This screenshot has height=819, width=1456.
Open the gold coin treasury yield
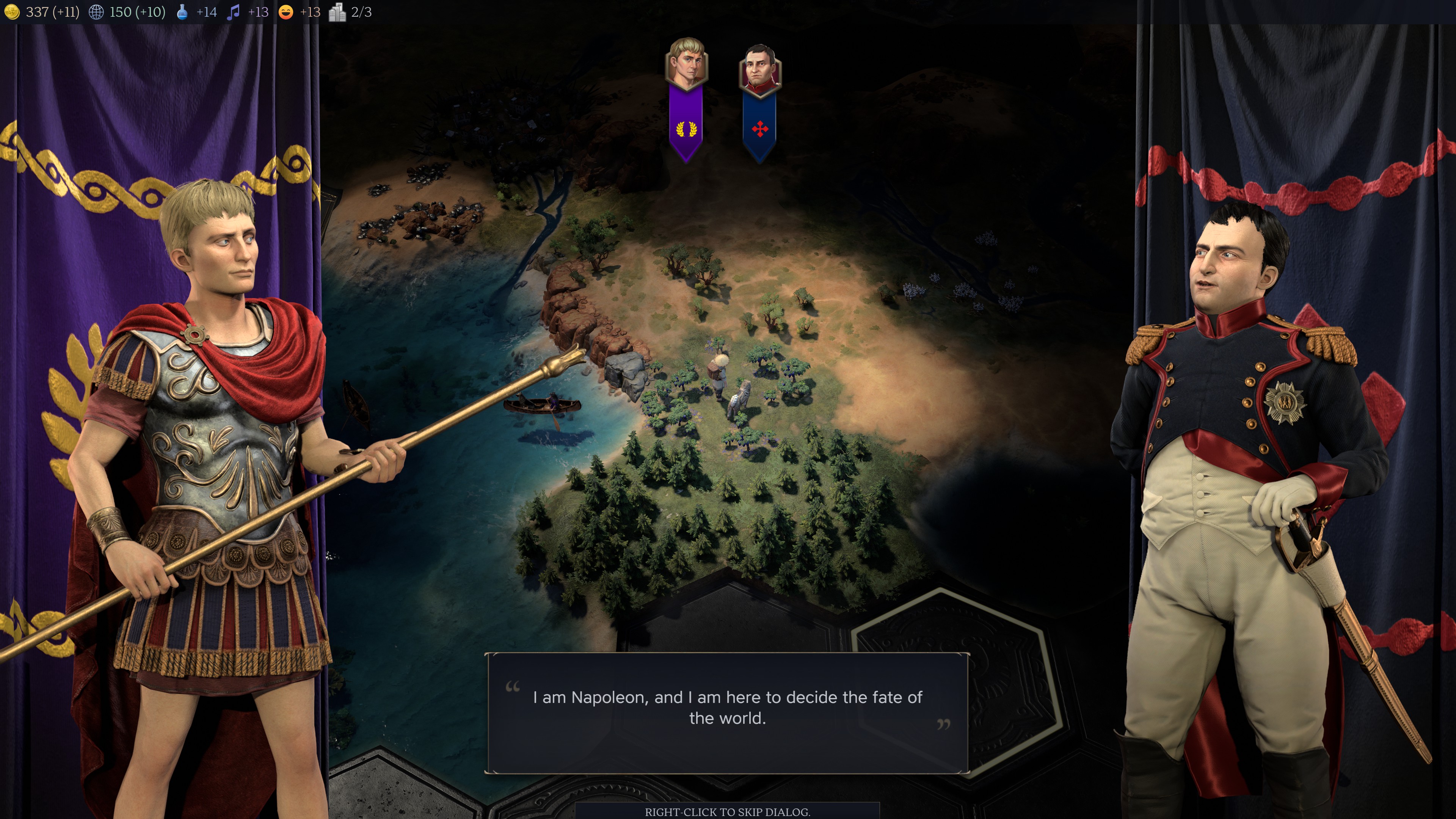click(12, 12)
